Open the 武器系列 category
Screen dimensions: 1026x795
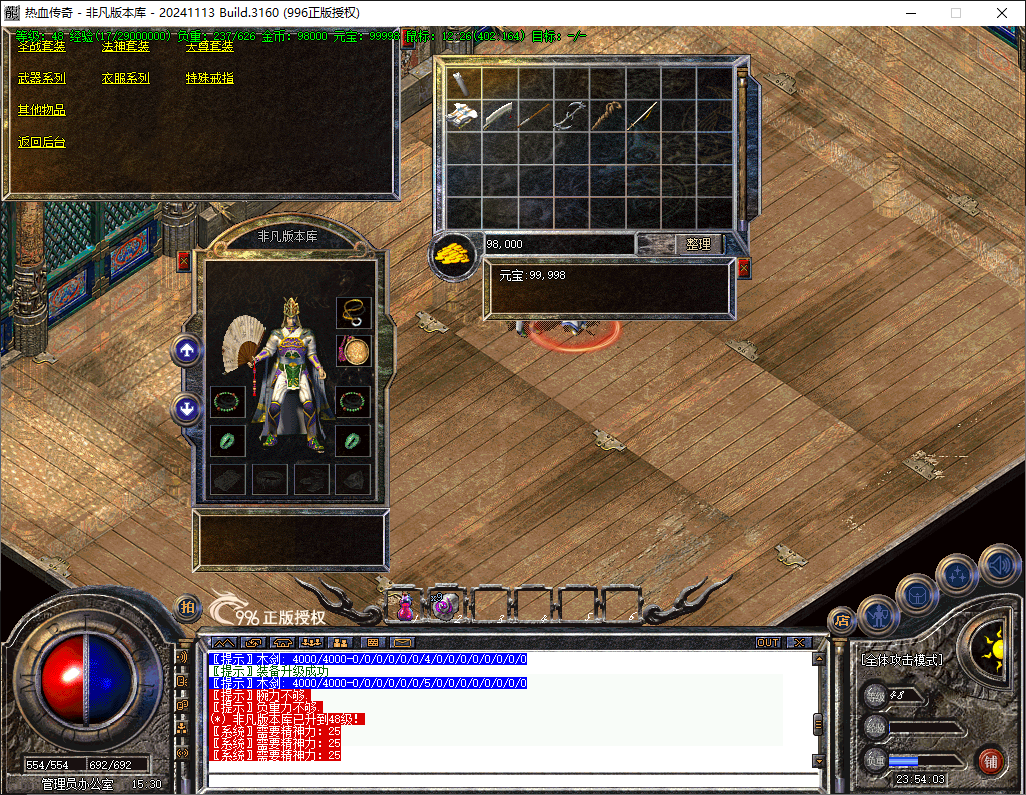click(41, 78)
